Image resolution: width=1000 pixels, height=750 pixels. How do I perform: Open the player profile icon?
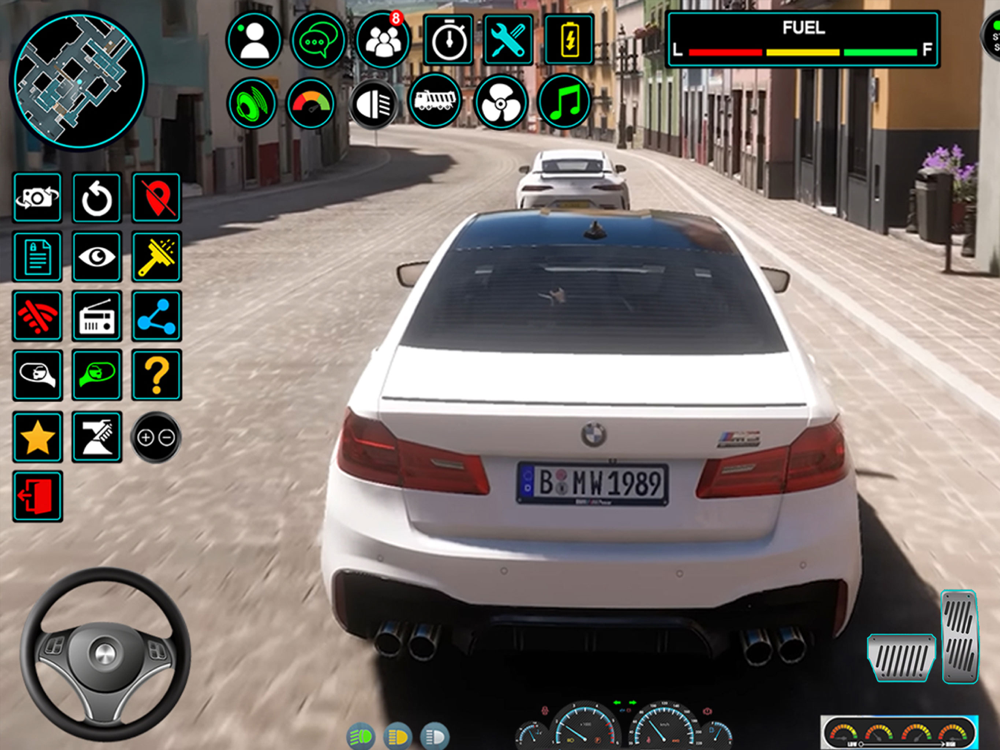point(254,40)
